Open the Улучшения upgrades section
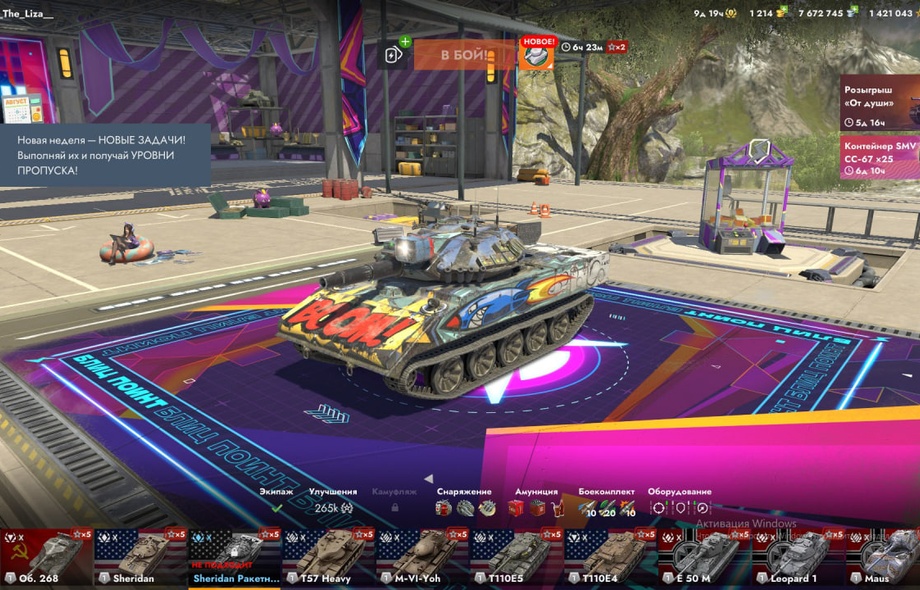The image size is (920, 590). 333,501
